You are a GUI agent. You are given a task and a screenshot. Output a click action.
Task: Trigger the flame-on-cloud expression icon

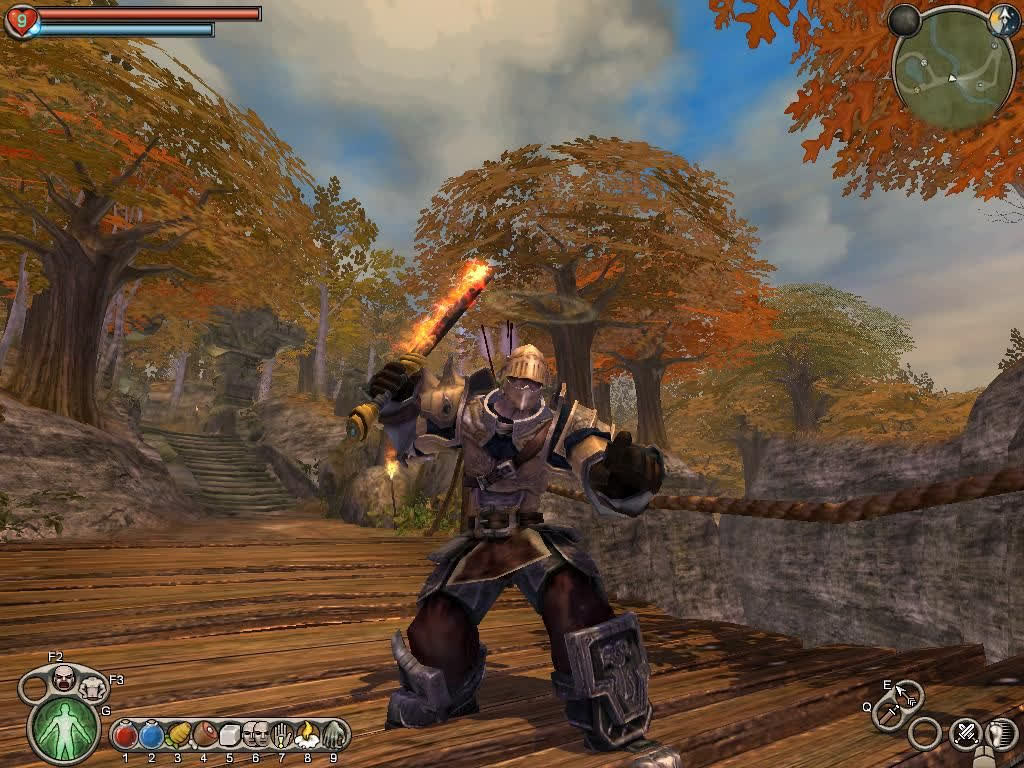click(307, 736)
